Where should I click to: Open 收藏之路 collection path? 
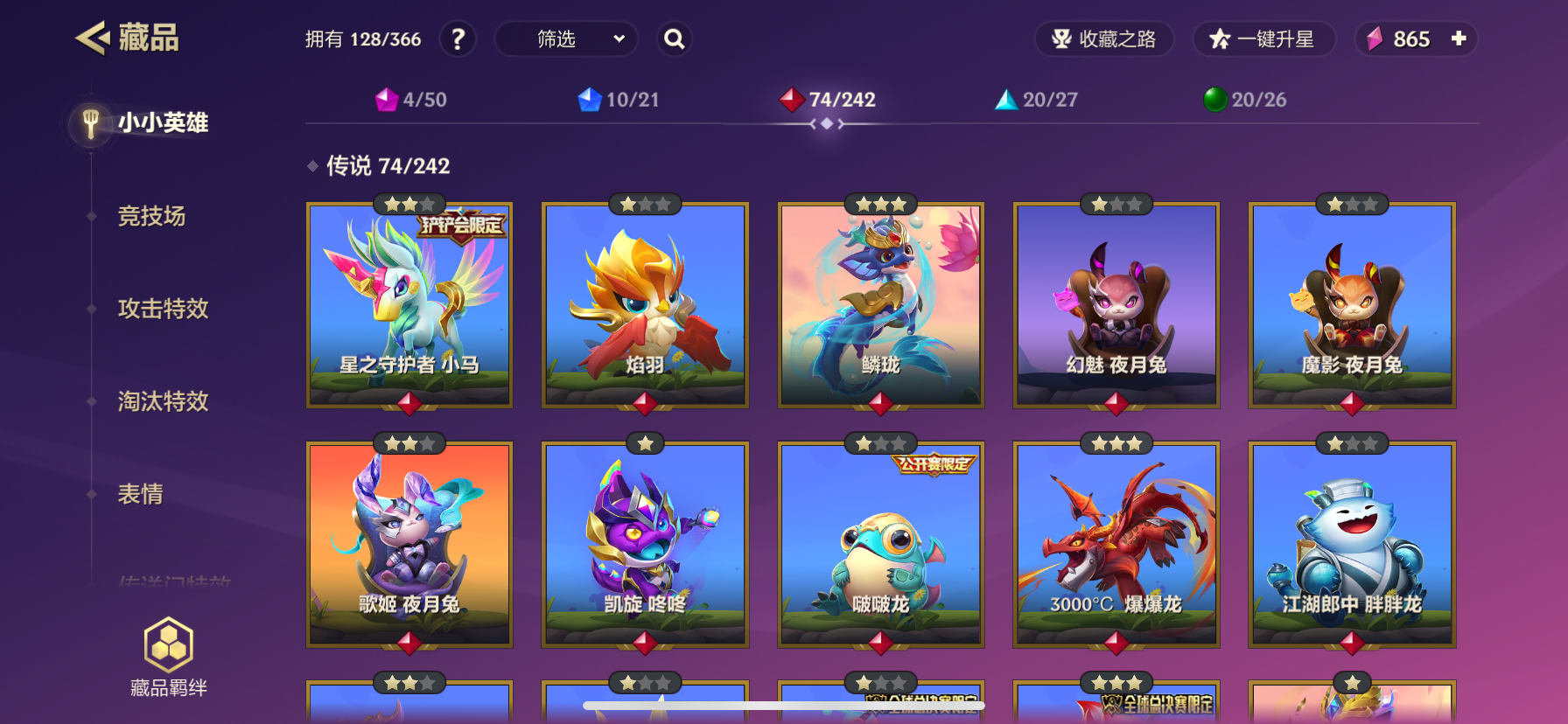1104,39
